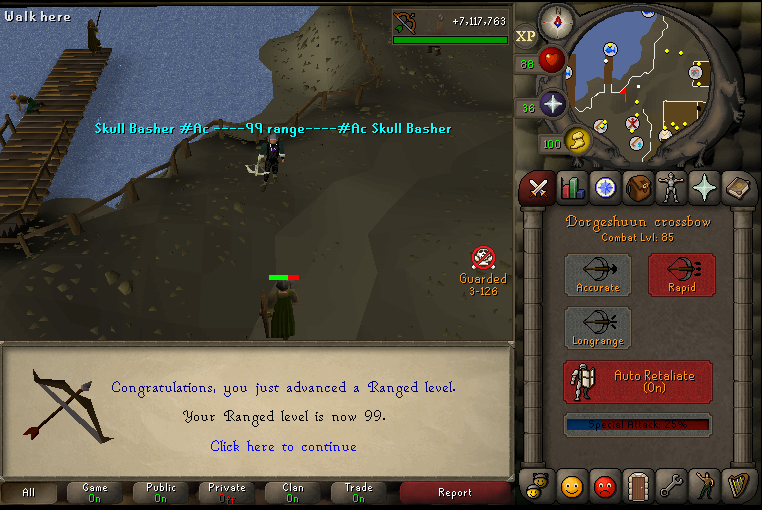Show the worn equipment tab
Screen dimensions: 762x510
671,187
